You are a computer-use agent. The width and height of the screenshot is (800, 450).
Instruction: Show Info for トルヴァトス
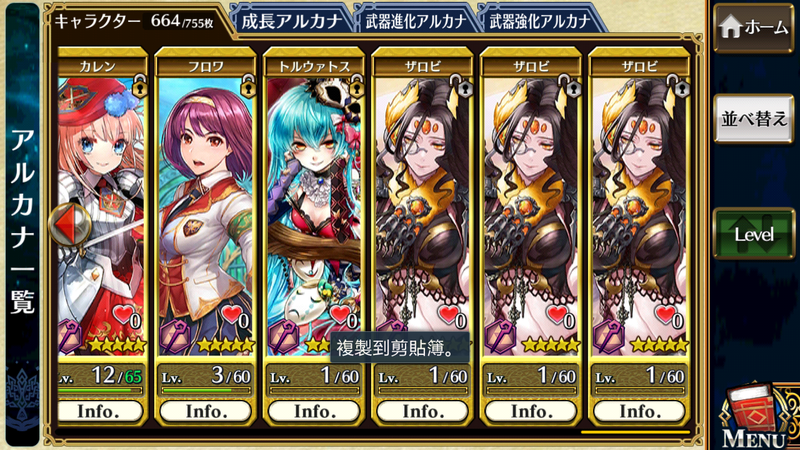pos(312,411)
